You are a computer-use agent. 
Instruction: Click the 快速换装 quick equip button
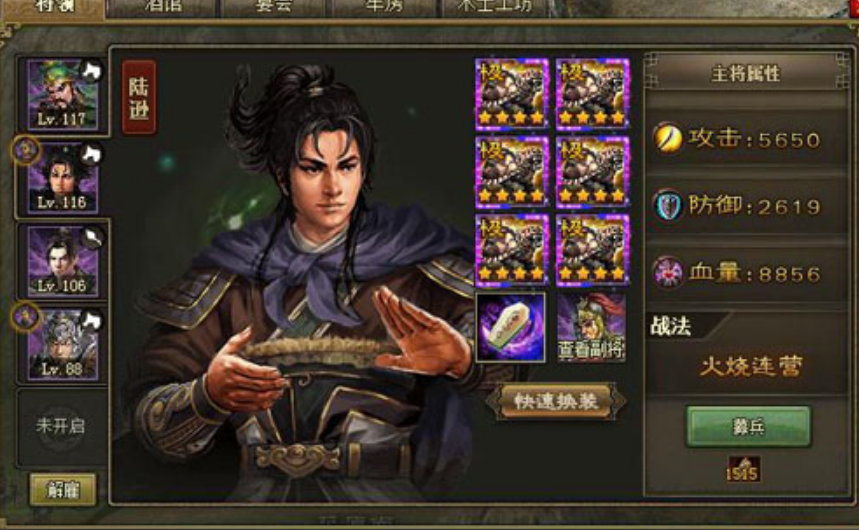[556, 401]
